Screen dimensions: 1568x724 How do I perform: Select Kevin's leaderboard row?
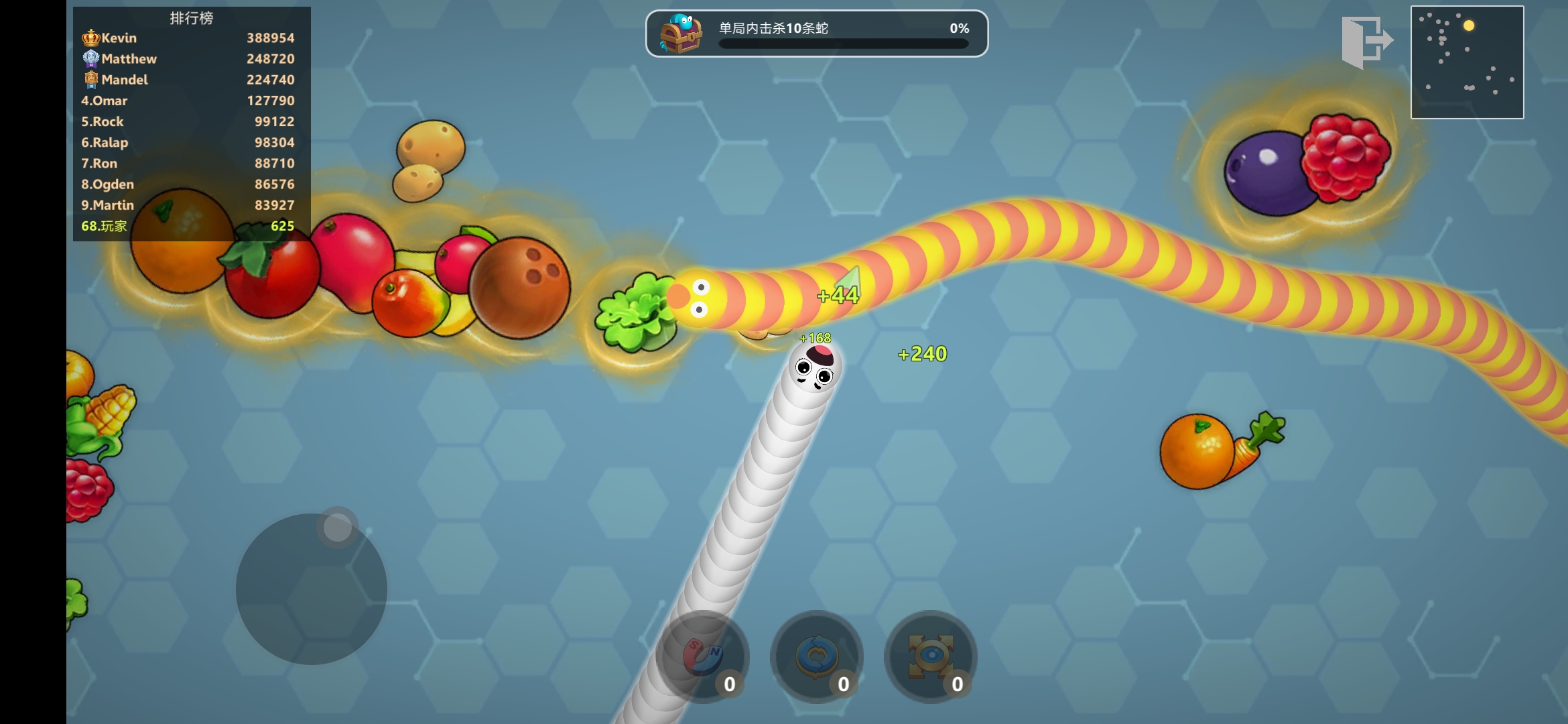188,38
